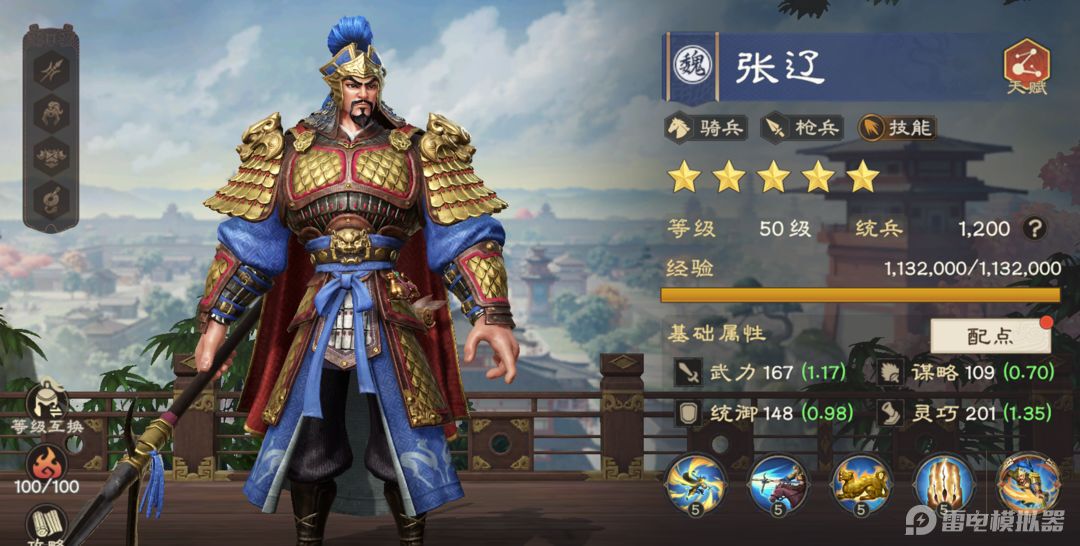The image size is (1080, 546).
Task: View the golden beast statue skill
Action: click(861, 484)
